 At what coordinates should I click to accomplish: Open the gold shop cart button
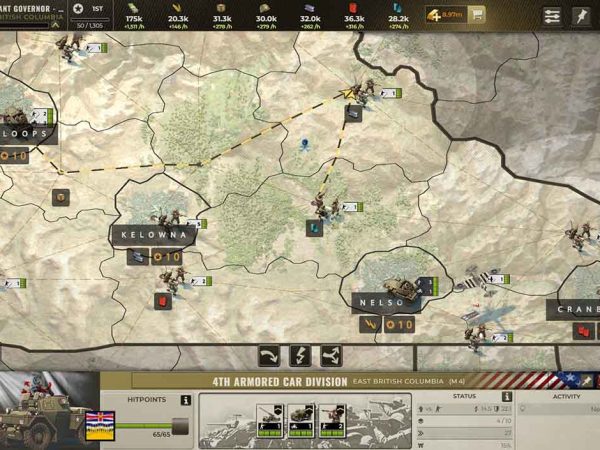pos(478,15)
